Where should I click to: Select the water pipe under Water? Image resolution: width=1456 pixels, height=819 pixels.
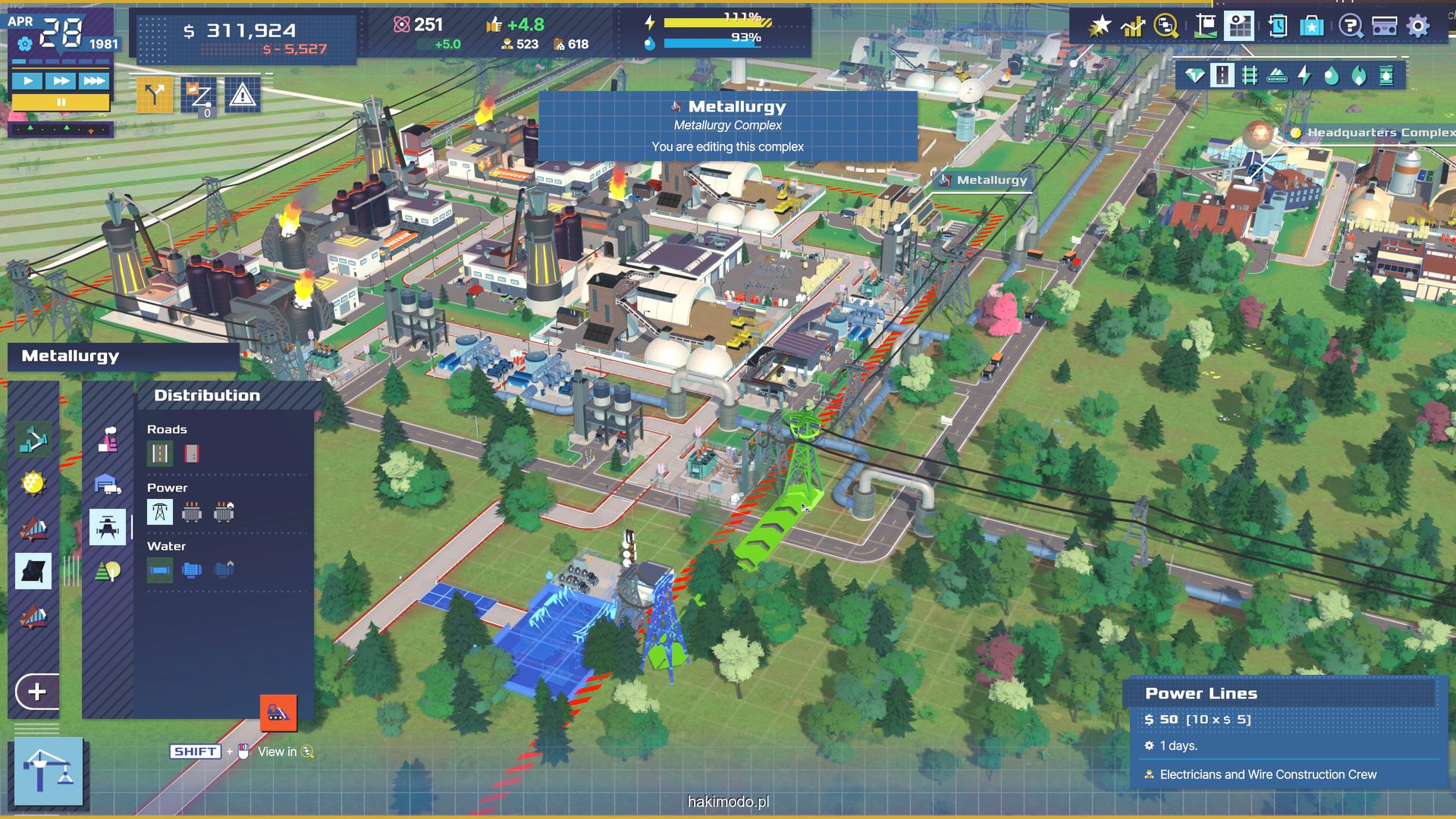coord(160,570)
